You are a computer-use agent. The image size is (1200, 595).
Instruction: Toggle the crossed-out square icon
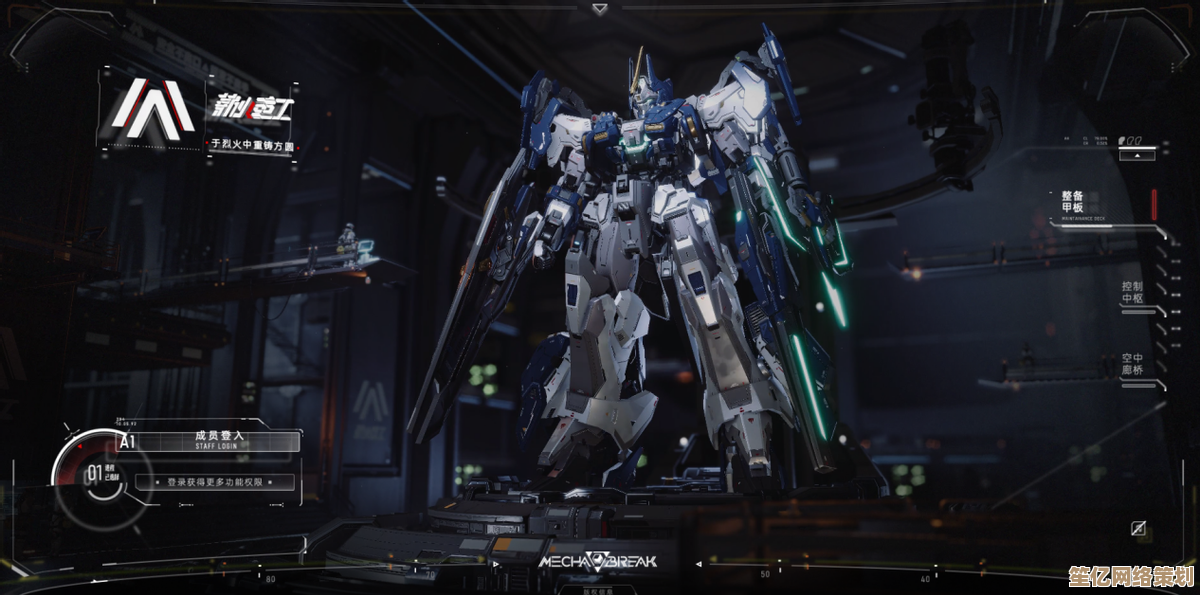point(1138,529)
